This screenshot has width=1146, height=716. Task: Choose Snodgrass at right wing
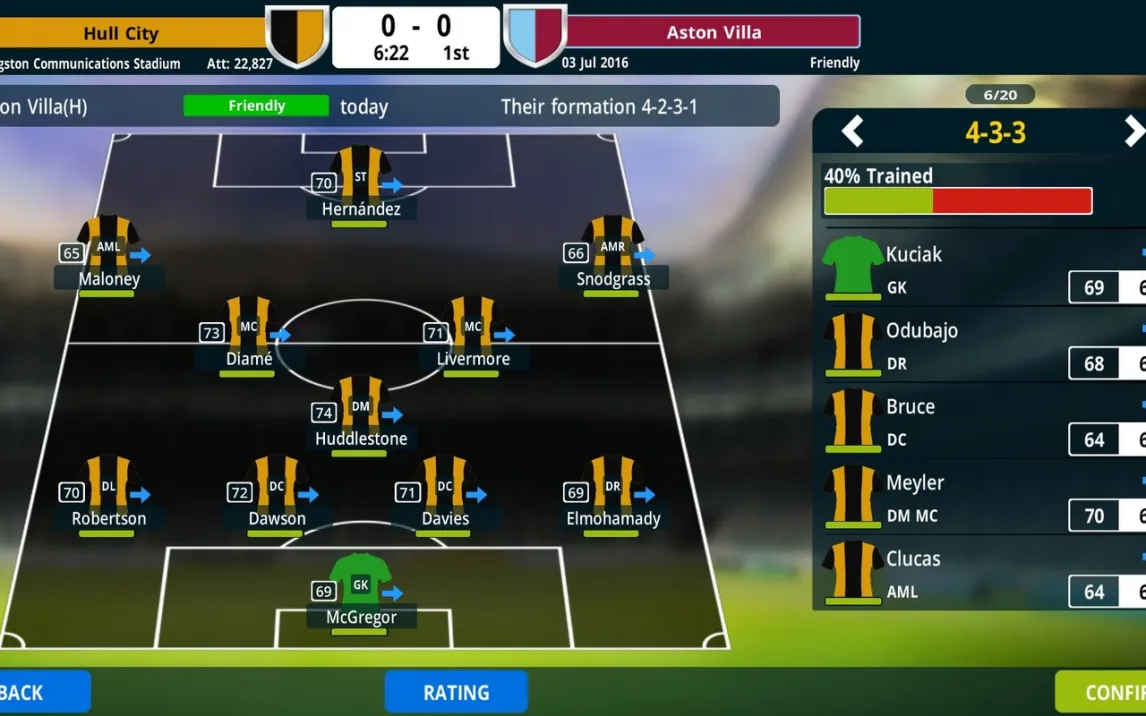point(612,248)
